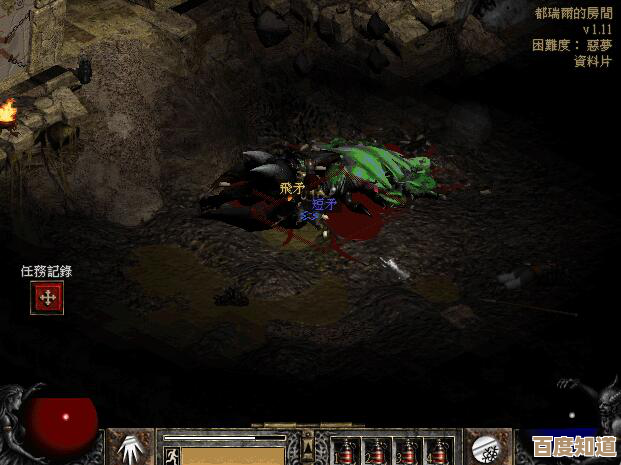Pick up the 飛矛 item label

(x=291, y=187)
